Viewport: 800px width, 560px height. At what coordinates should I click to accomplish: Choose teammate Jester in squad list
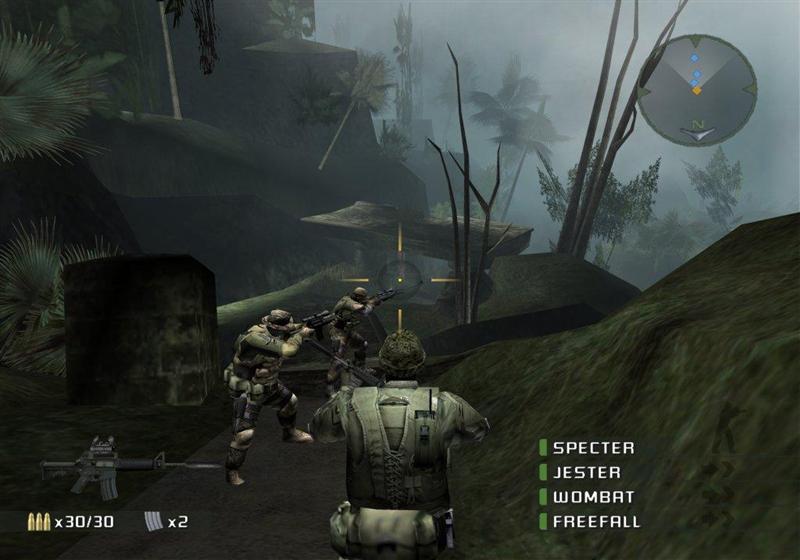pos(587,472)
